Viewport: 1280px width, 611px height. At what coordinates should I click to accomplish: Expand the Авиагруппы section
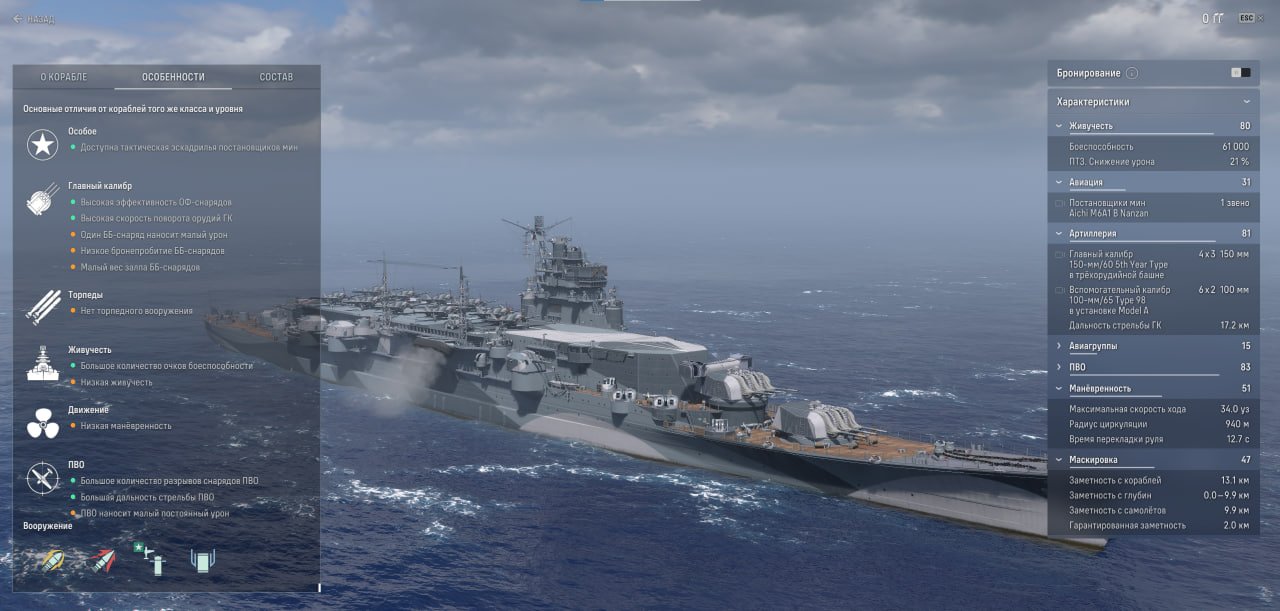(x=1060, y=346)
